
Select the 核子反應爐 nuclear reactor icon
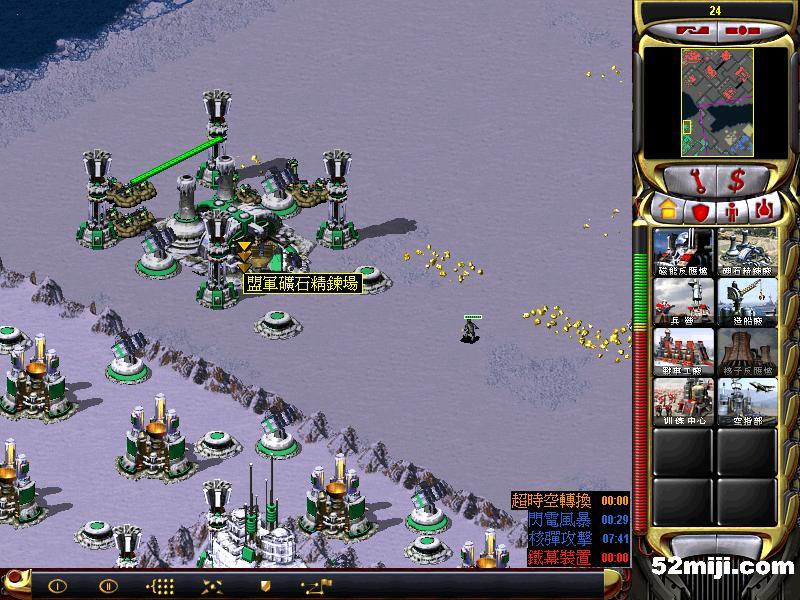pos(746,351)
